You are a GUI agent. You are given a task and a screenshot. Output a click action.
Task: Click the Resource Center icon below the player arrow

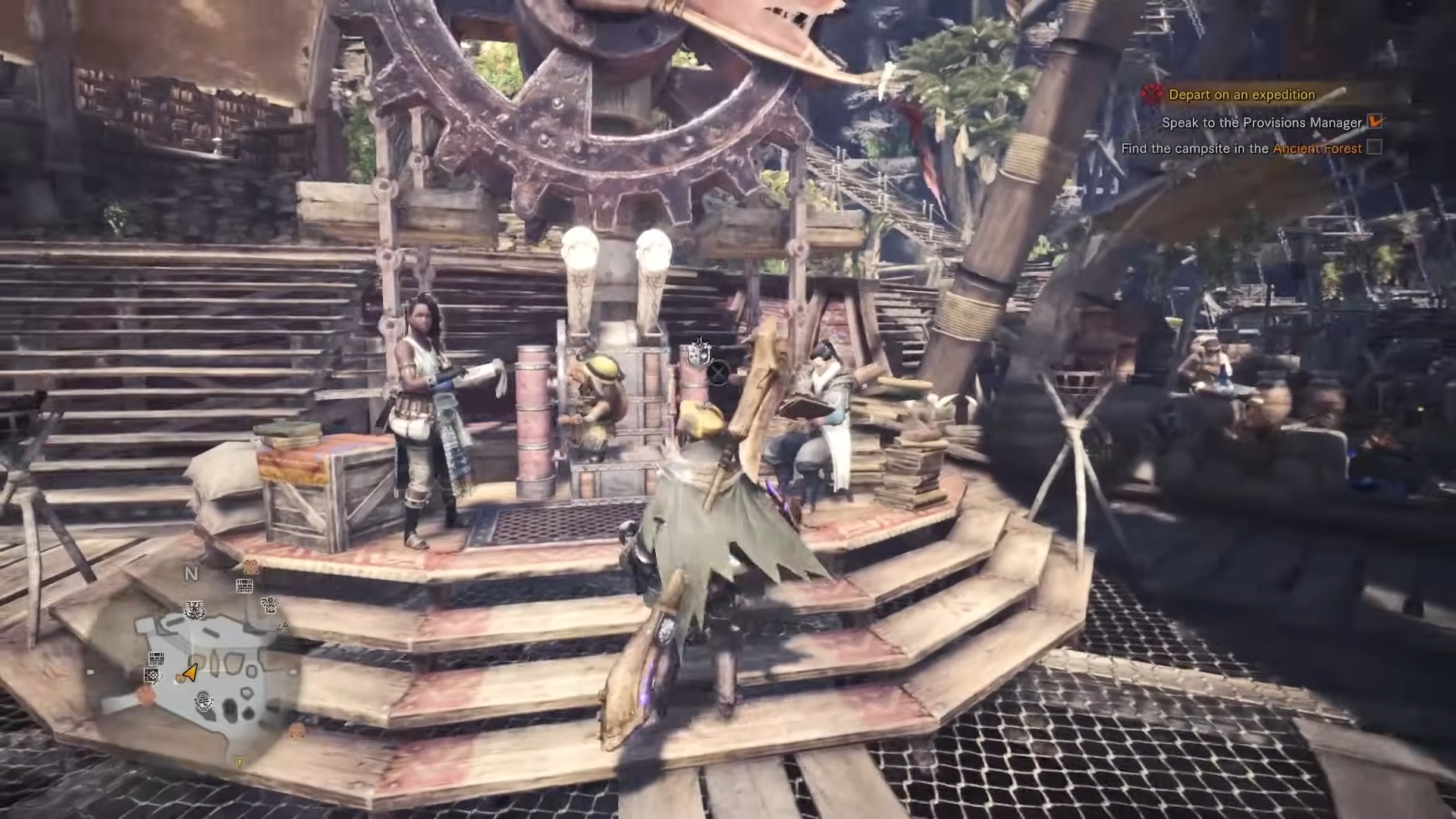point(203,702)
